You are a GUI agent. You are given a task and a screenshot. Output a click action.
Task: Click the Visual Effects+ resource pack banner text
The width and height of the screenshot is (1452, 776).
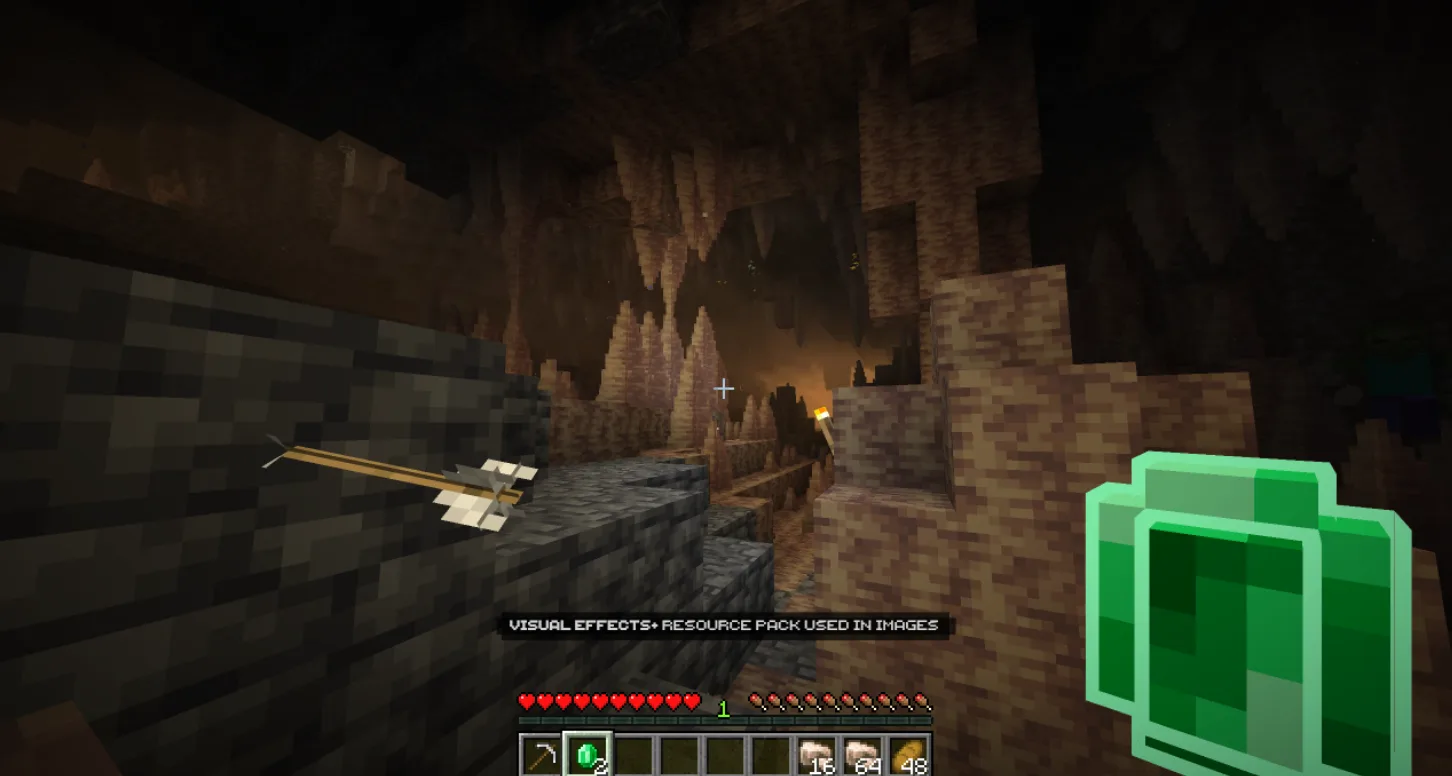(724, 624)
